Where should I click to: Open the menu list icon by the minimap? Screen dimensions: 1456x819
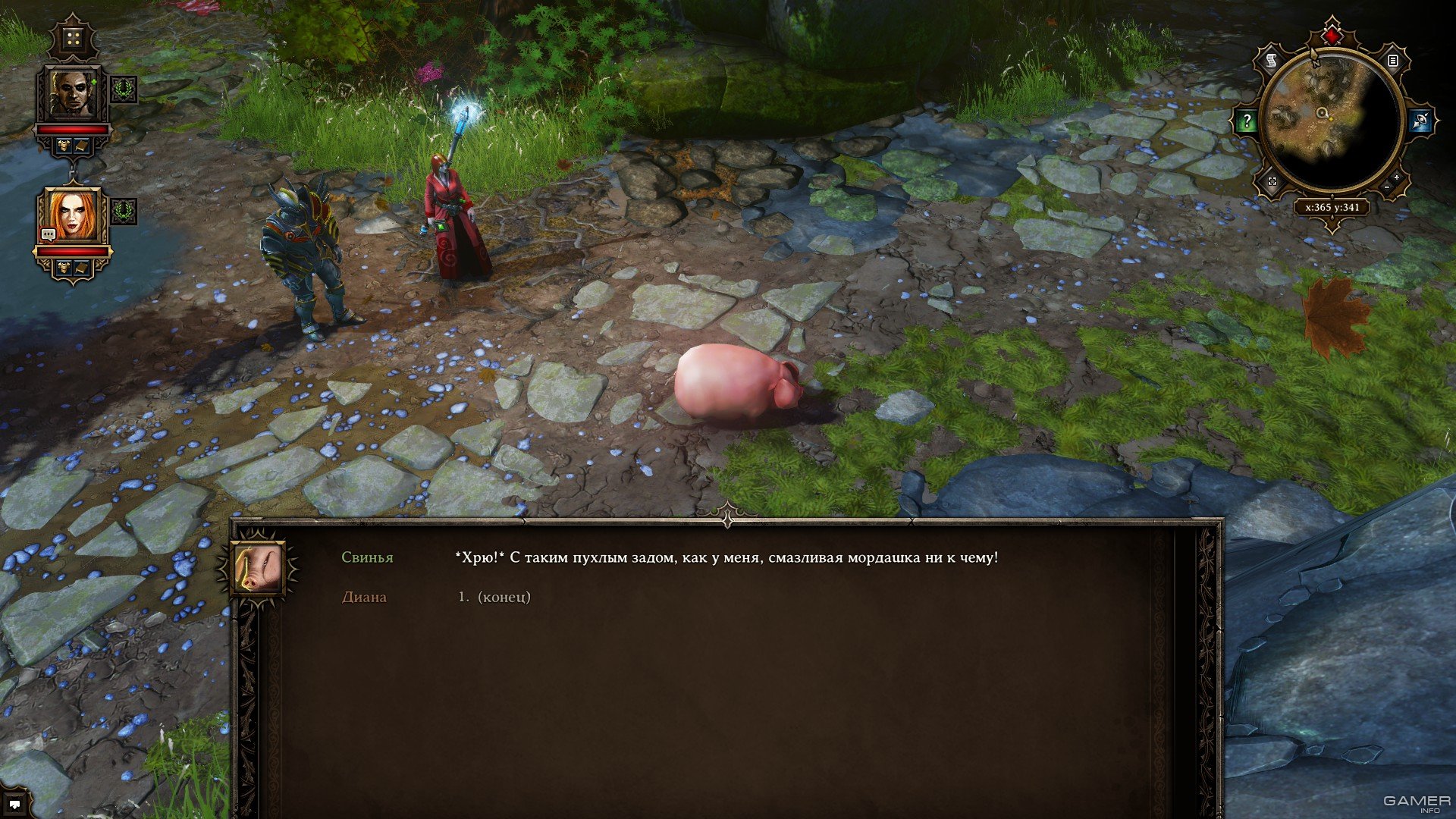coord(1393,61)
